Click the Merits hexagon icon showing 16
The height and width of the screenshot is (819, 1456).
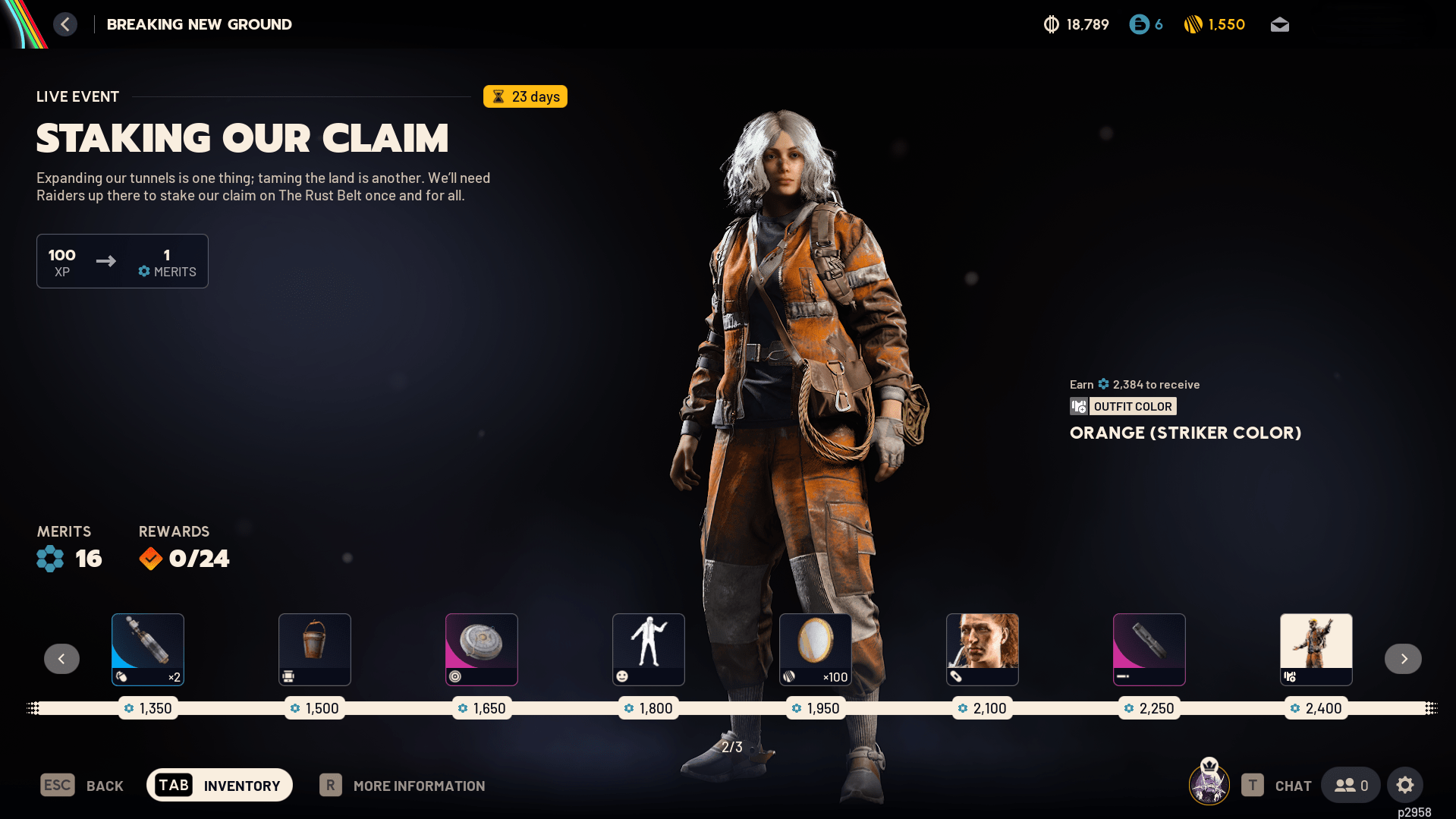49,558
